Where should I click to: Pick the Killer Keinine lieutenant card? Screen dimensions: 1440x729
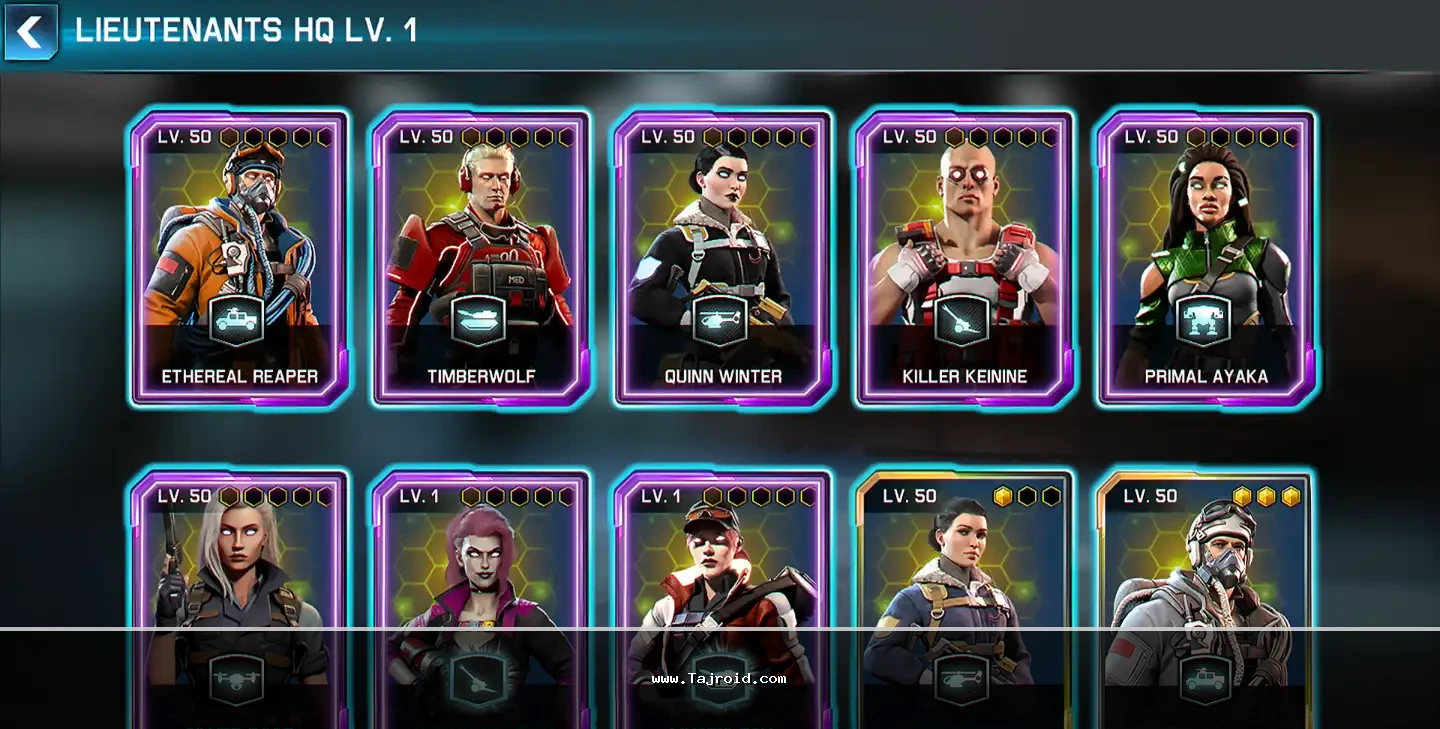tap(965, 258)
